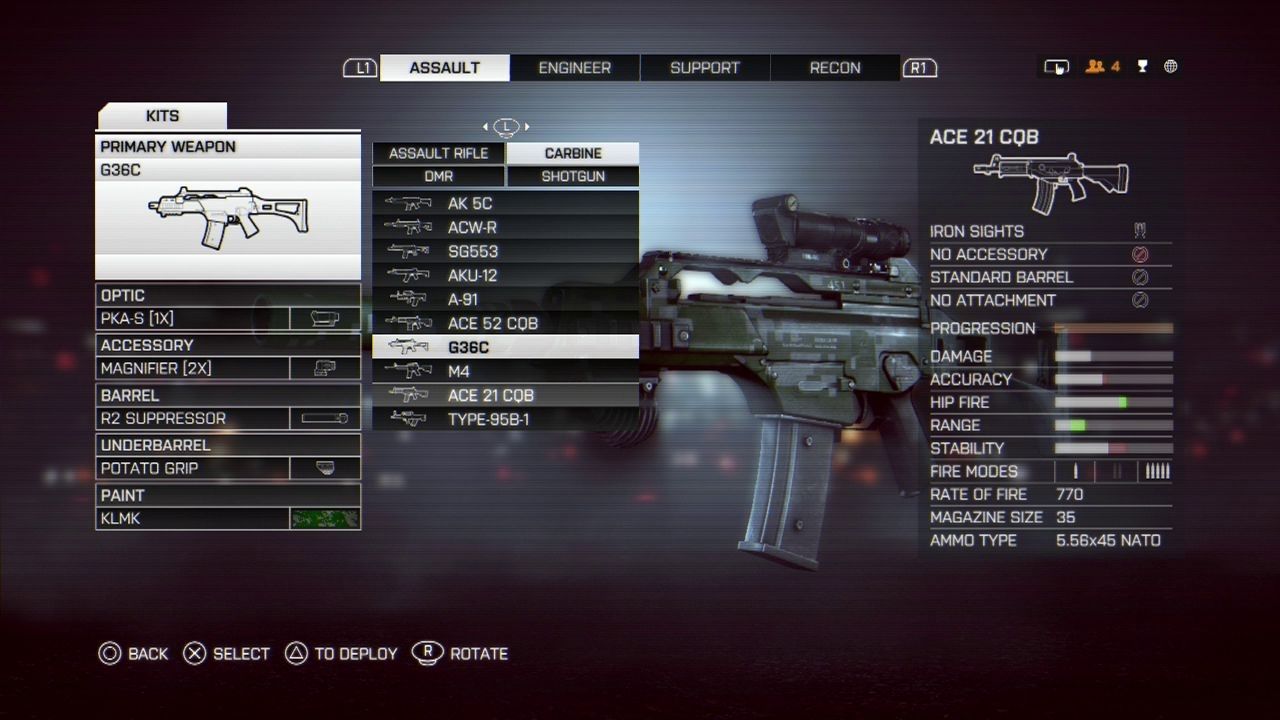Screen dimensions: 1280x720
Task: Pick the AK 5C carbine
Action: coord(505,203)
